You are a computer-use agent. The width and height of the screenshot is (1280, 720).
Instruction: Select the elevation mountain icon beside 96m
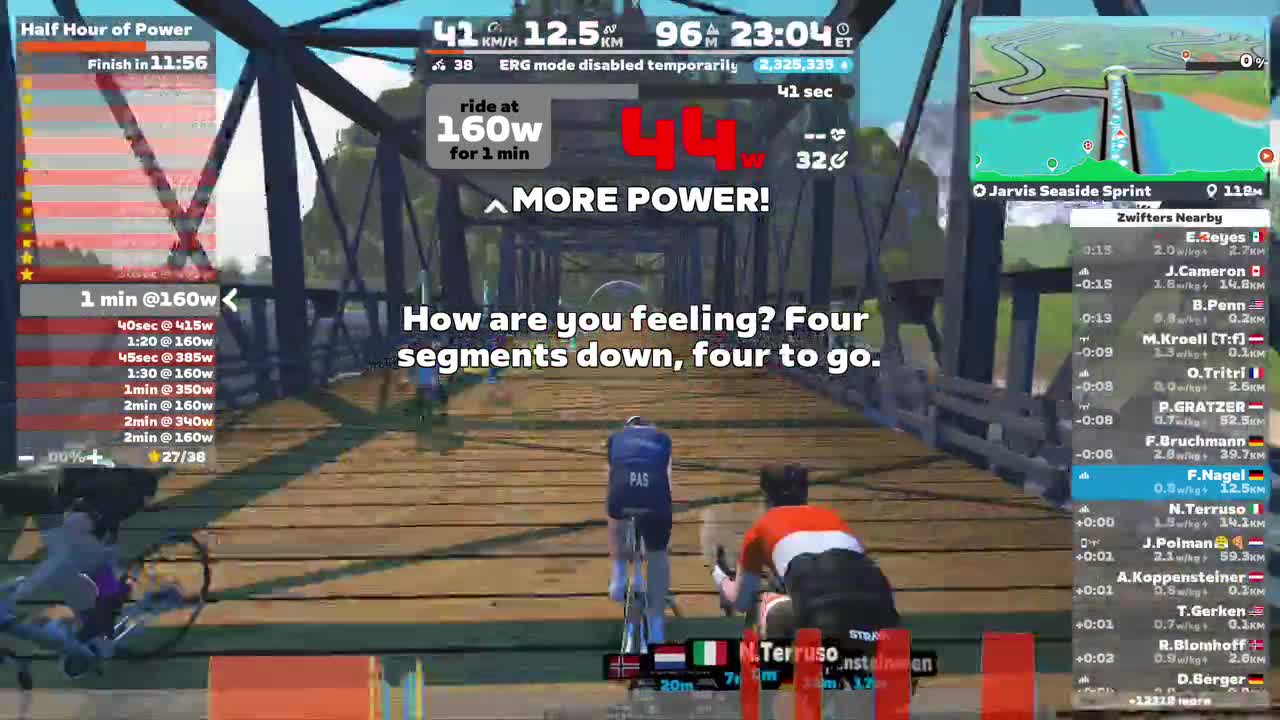pos(714,28)
